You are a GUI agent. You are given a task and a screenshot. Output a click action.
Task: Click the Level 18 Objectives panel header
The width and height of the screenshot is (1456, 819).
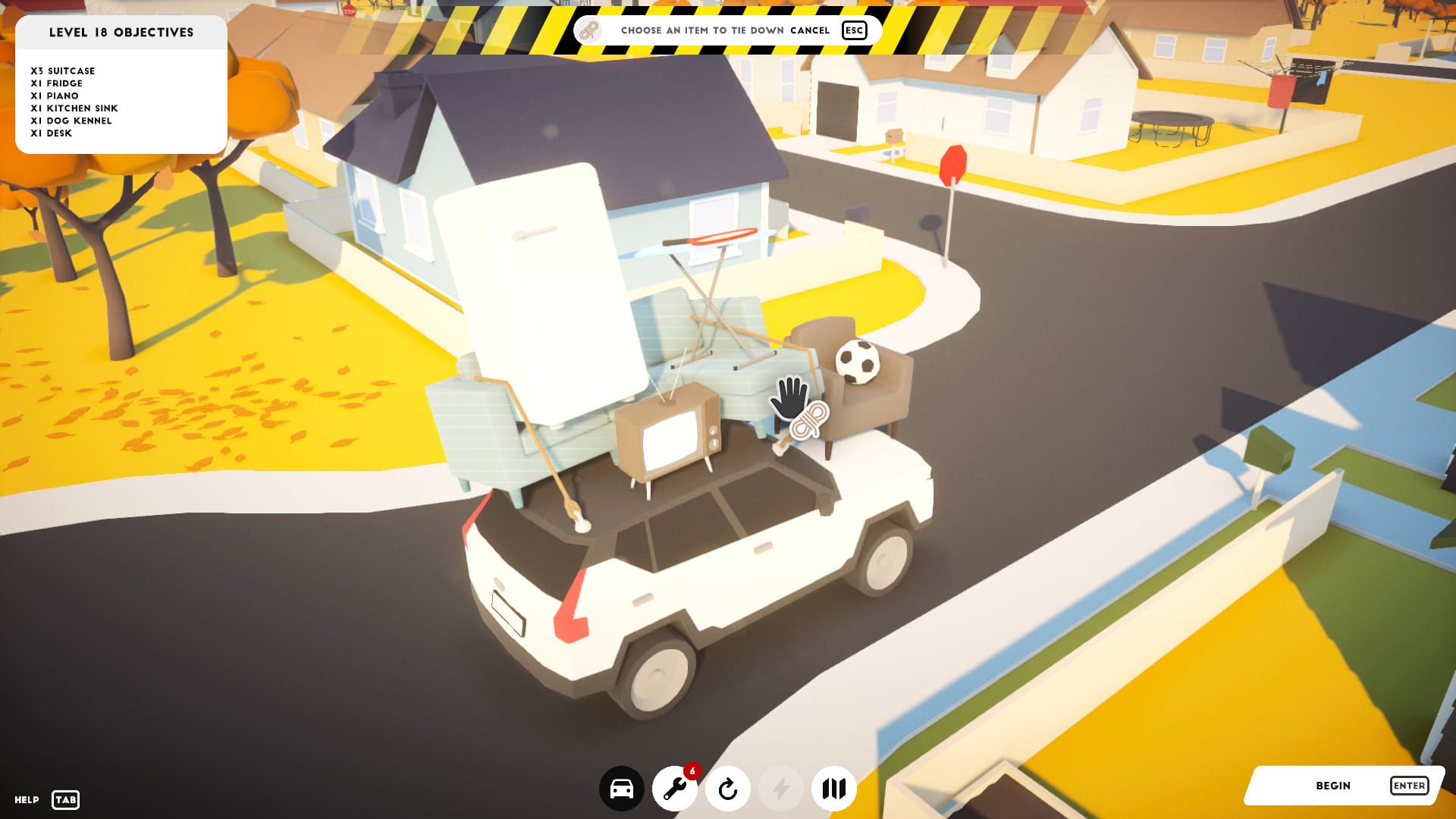121,33
